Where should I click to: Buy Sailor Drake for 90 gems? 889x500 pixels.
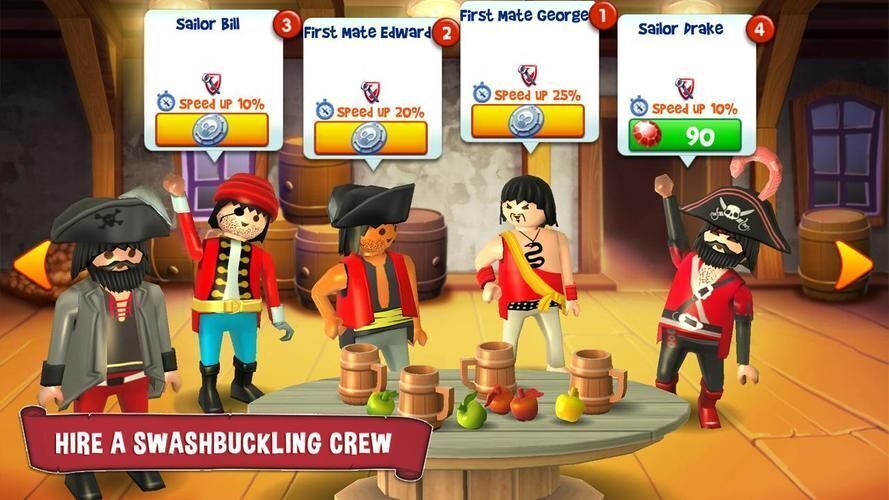tap(686, 135)
